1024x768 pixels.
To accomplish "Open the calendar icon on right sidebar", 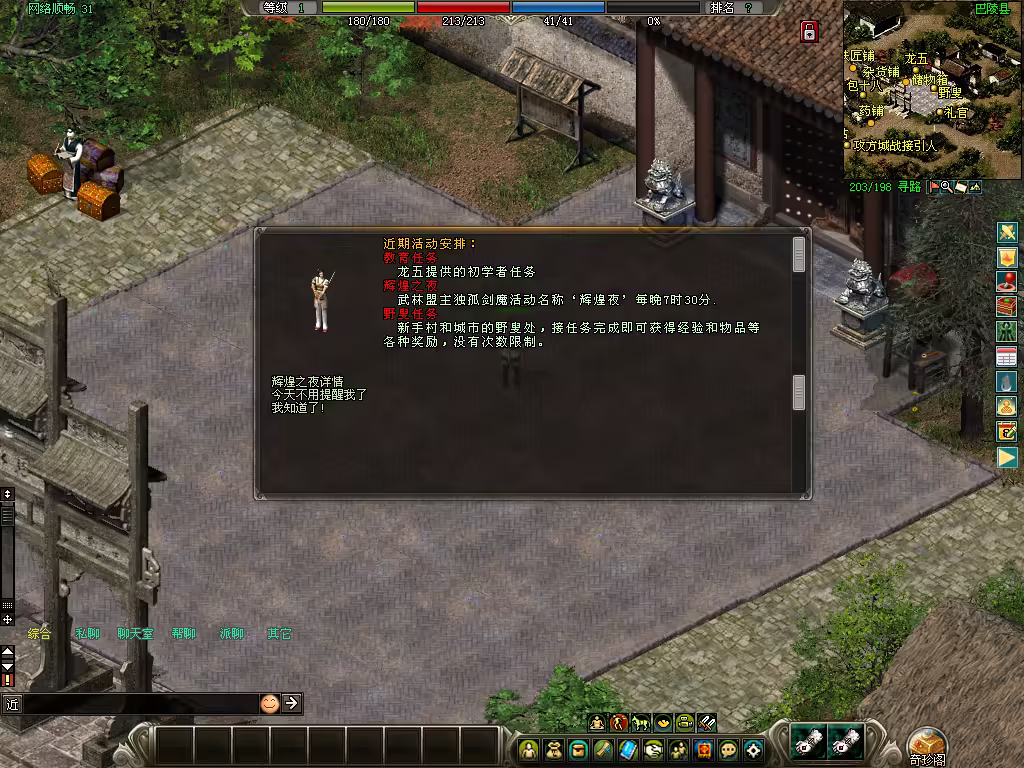I will point(1006,356).
